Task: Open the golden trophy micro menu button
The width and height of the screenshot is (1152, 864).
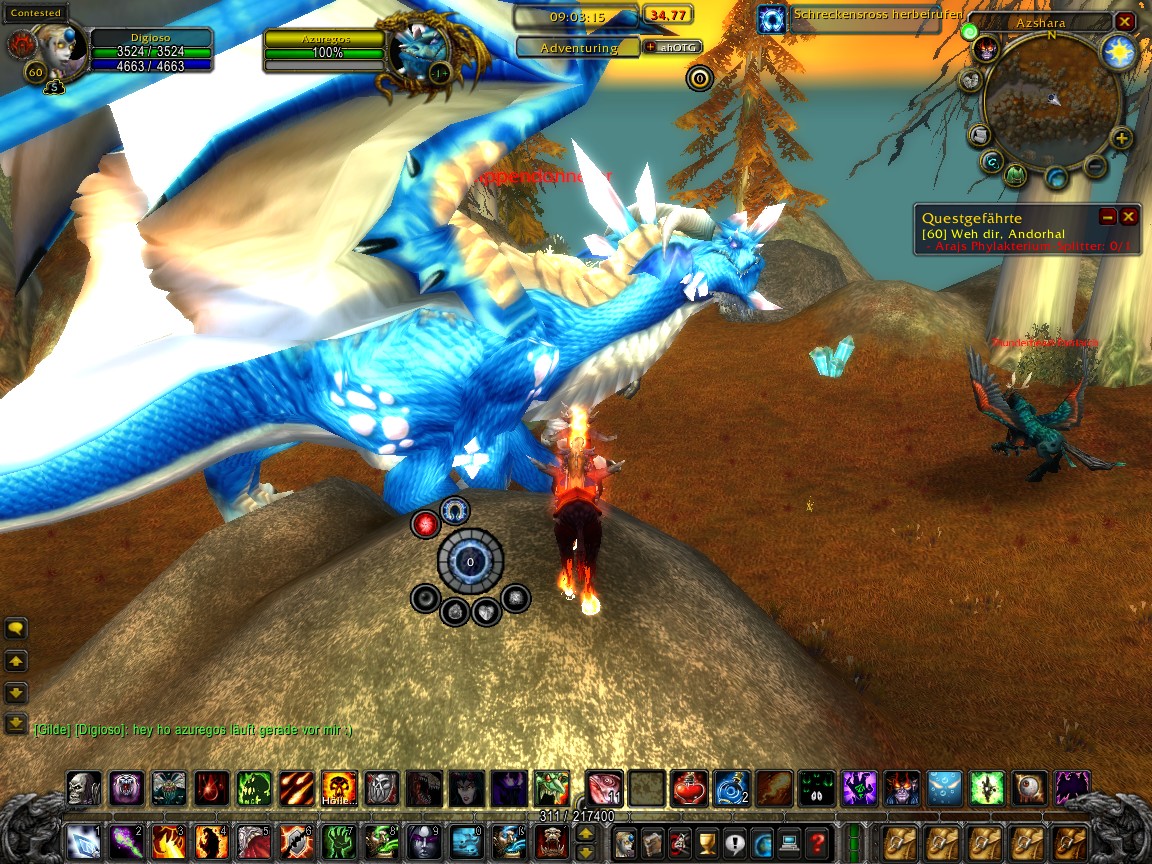Action: click(x=707, y=841)
